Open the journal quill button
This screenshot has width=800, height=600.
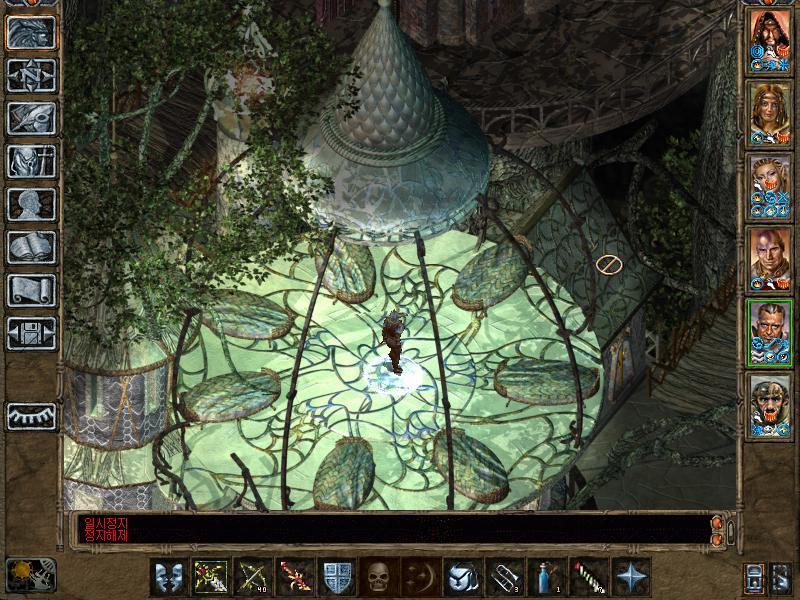(30, 117)
